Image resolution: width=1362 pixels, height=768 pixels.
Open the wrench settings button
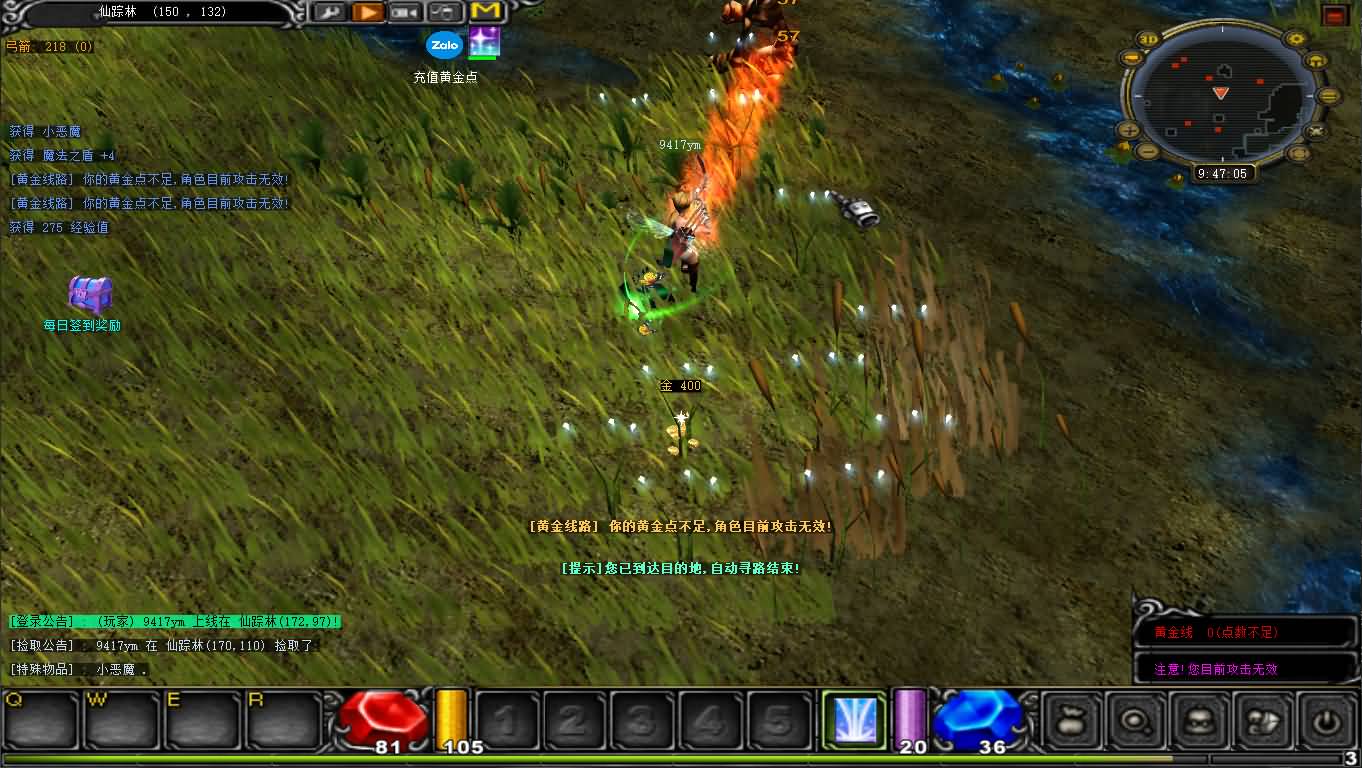point(328,12)
